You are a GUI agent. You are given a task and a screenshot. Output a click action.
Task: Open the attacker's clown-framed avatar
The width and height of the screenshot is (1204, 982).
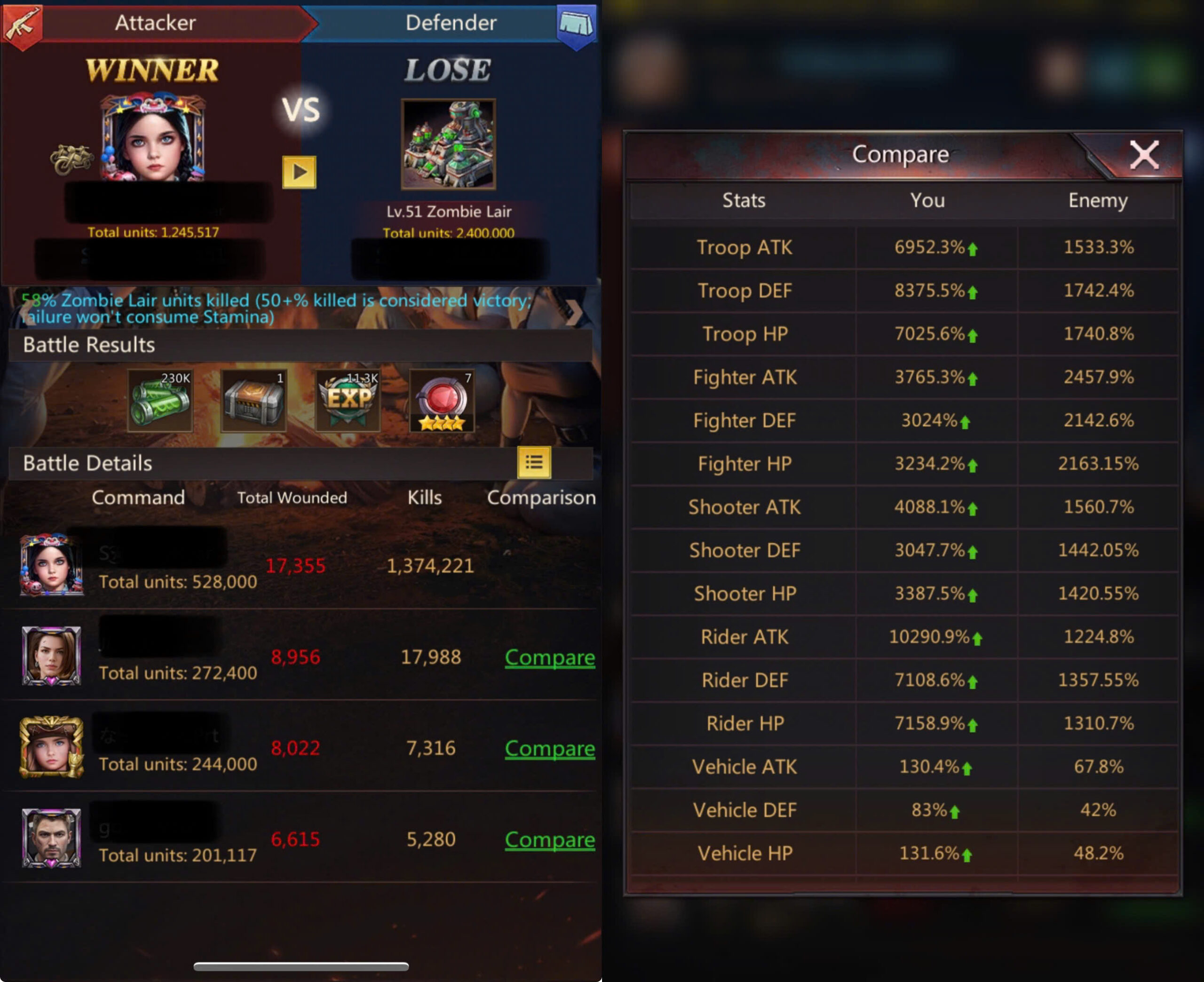[x=153, y=139]
